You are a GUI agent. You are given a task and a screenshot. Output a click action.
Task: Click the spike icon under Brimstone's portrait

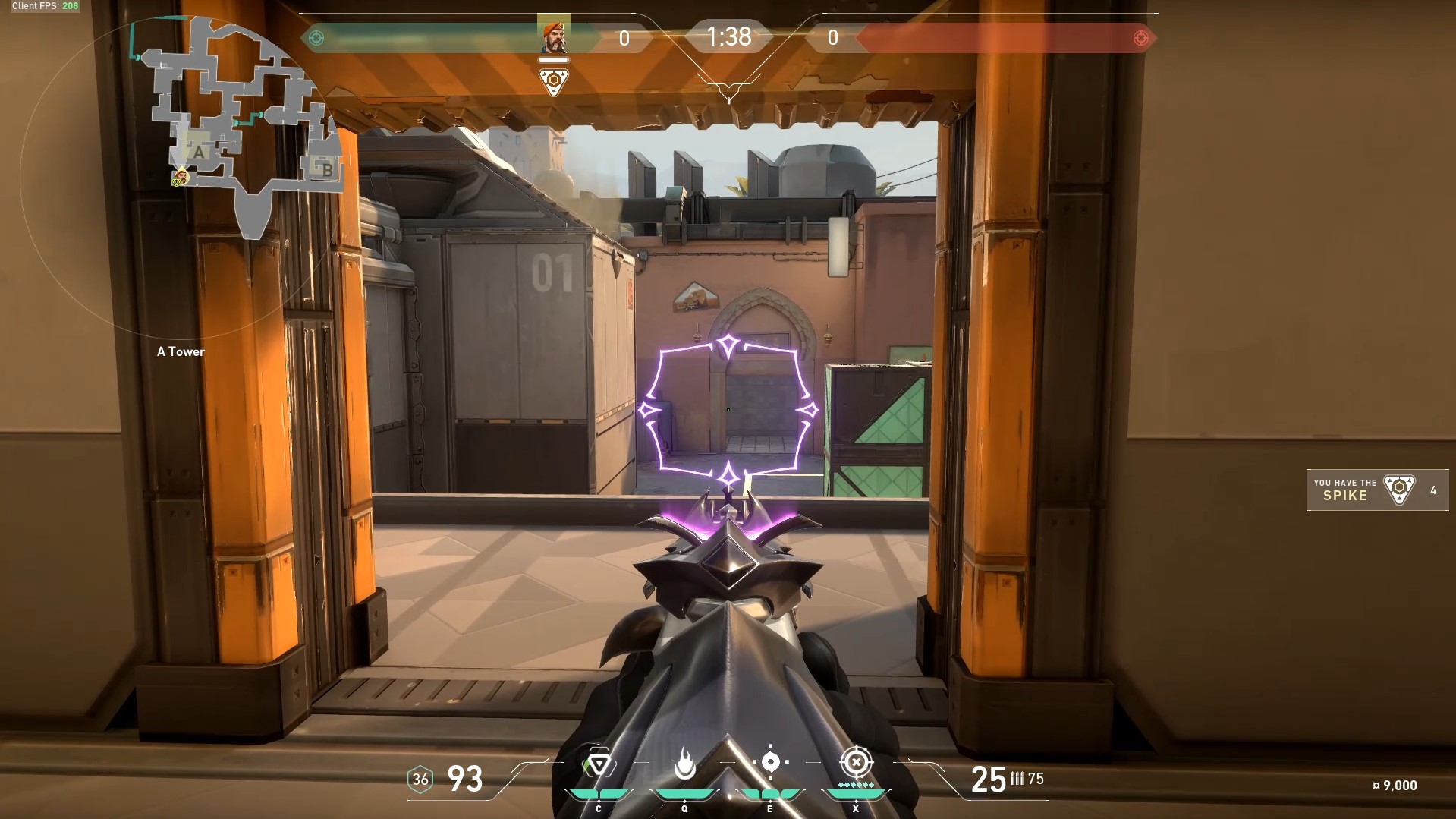553,80
